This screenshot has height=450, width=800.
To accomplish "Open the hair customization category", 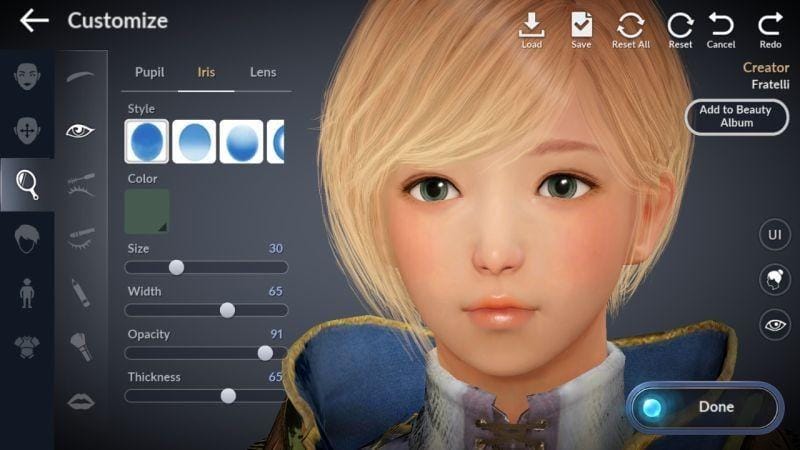I will 27,238.
